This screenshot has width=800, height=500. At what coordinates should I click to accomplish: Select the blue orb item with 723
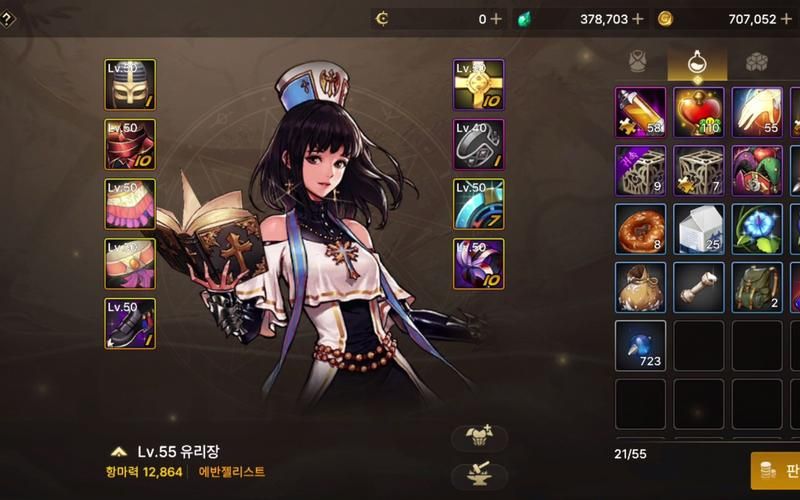[640, 344]
